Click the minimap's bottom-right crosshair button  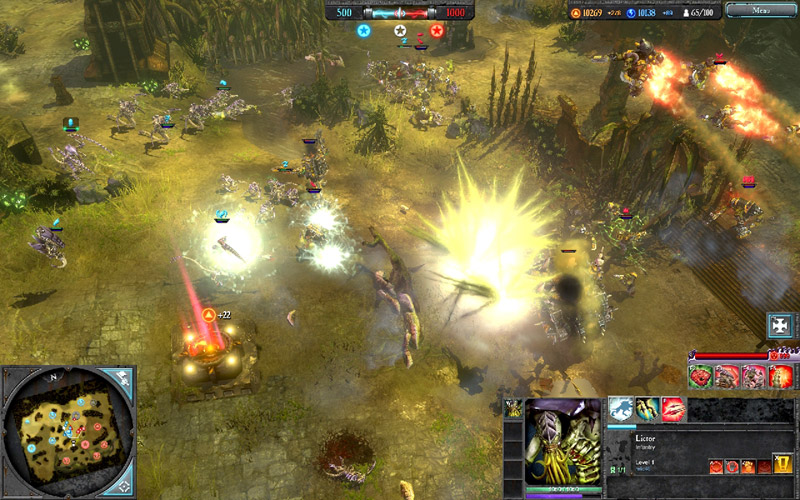[122, 485]
